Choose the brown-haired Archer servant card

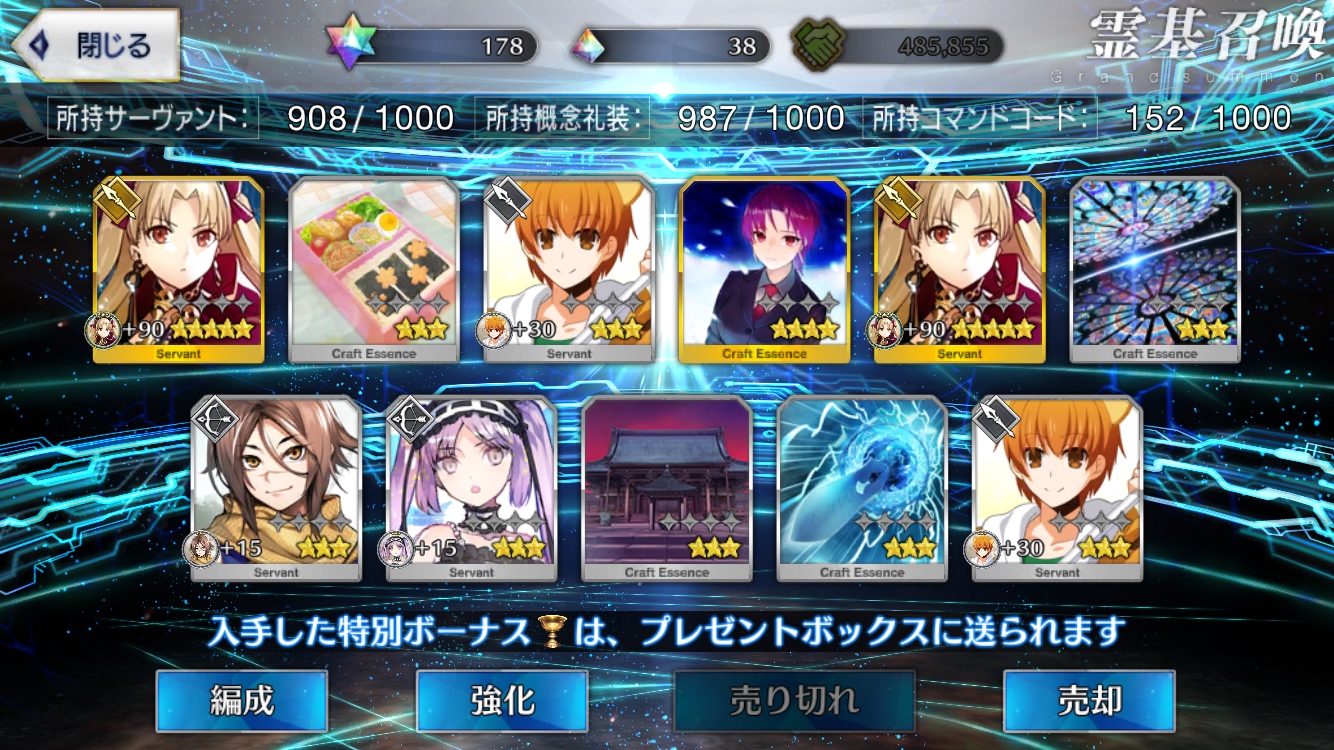point(276,488)
